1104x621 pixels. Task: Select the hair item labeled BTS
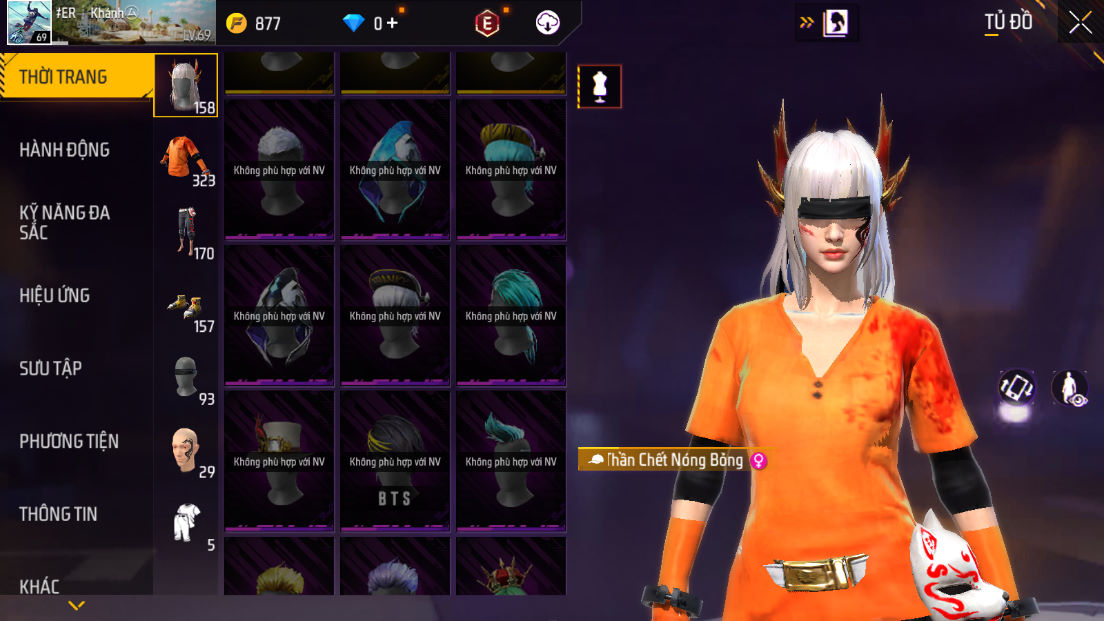pyautogui.click(x=395, y=460)
